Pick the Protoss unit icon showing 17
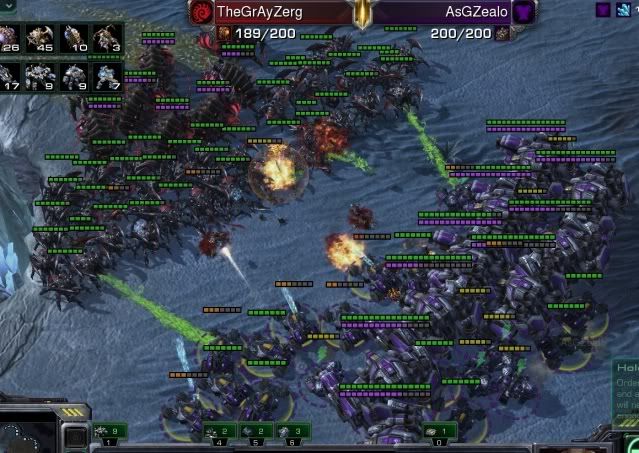Image resolution: width=639 pixels, height=453 pixels. (12, 77)
